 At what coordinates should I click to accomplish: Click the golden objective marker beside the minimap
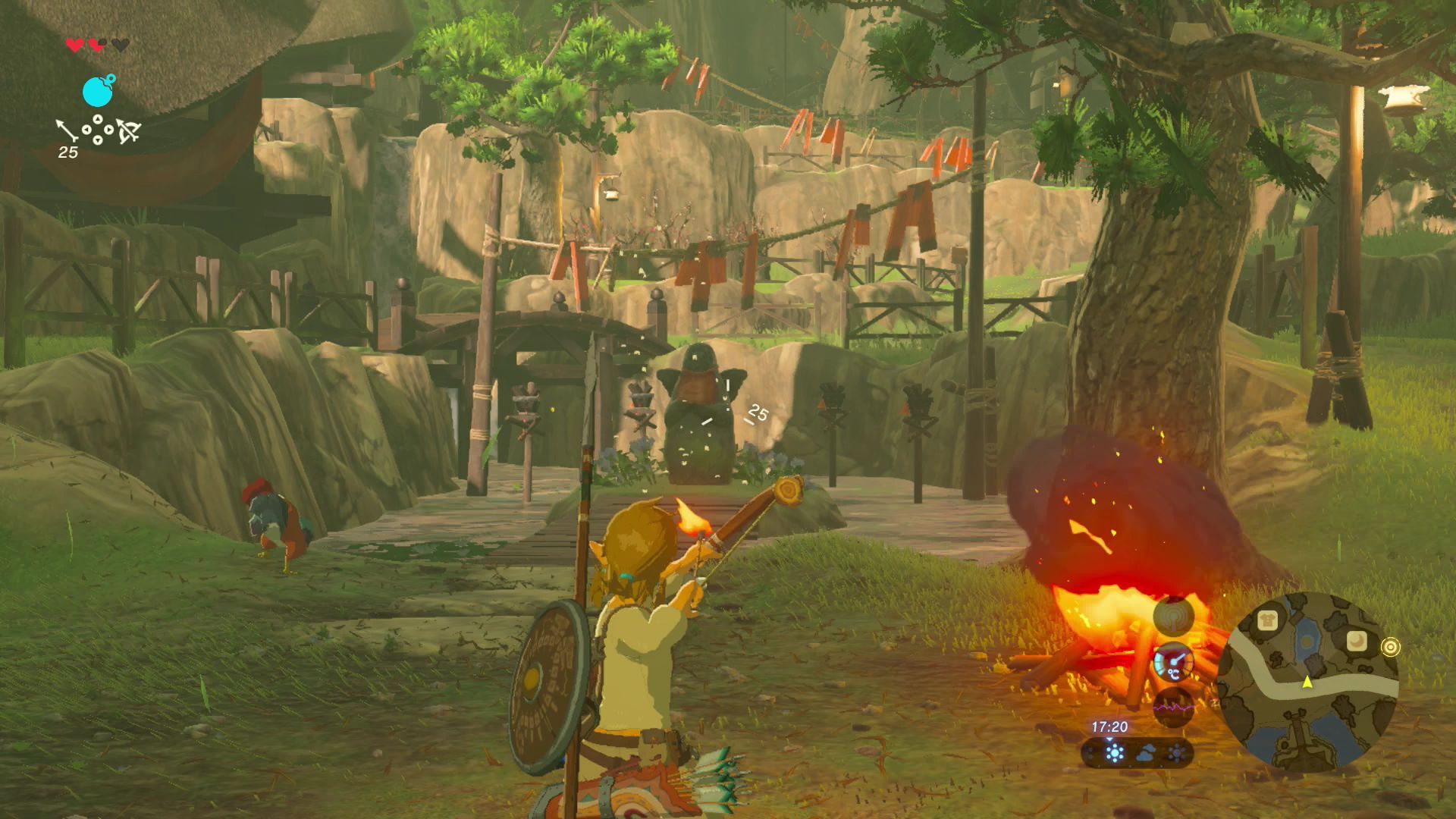click(x=1390, y=647)
